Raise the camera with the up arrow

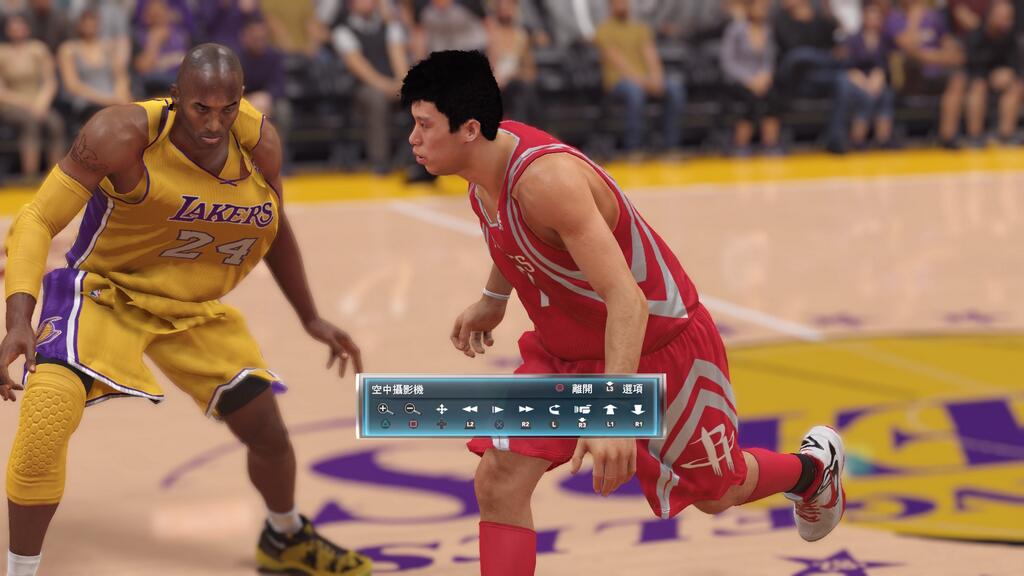(610, 409)
